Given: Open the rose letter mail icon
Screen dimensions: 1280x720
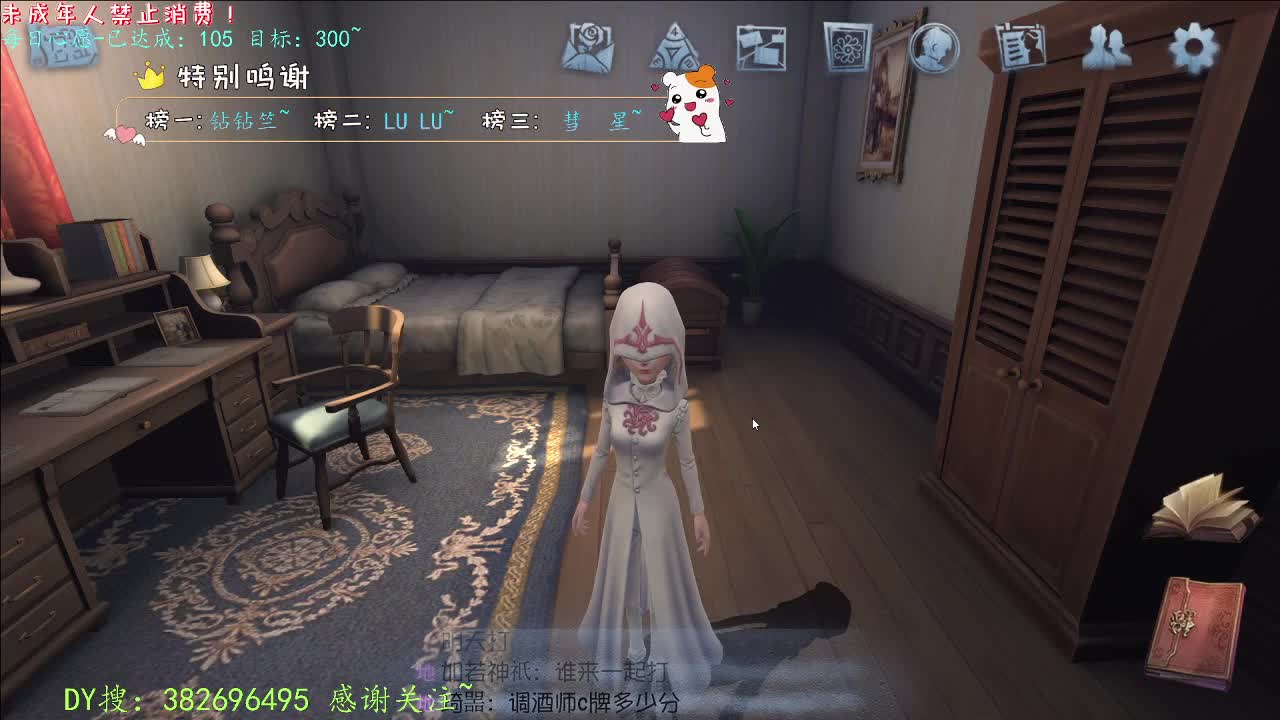Looking at the screenshot, I should coord(588,47).
